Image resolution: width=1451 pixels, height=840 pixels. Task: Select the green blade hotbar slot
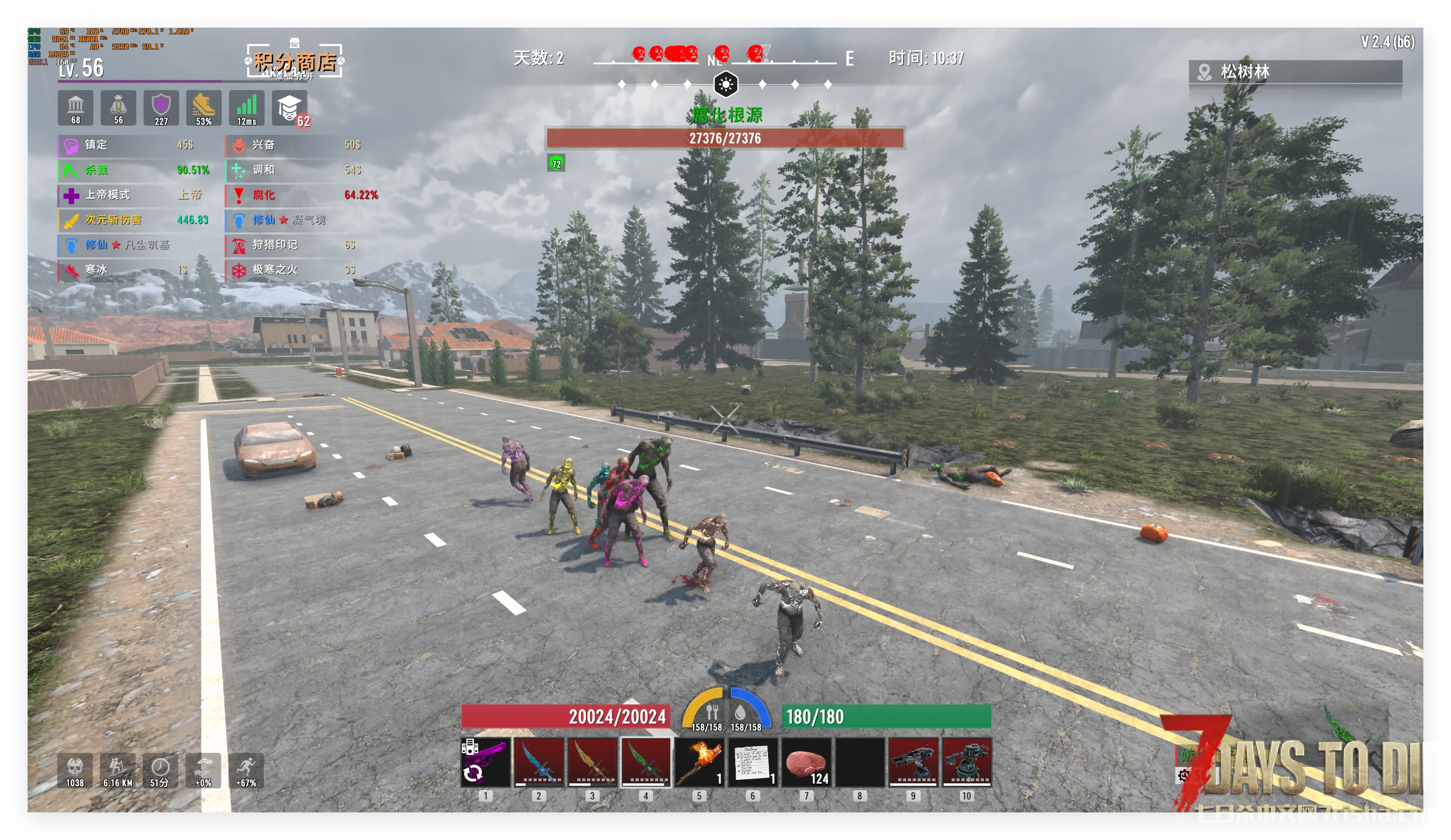[646, 762]
